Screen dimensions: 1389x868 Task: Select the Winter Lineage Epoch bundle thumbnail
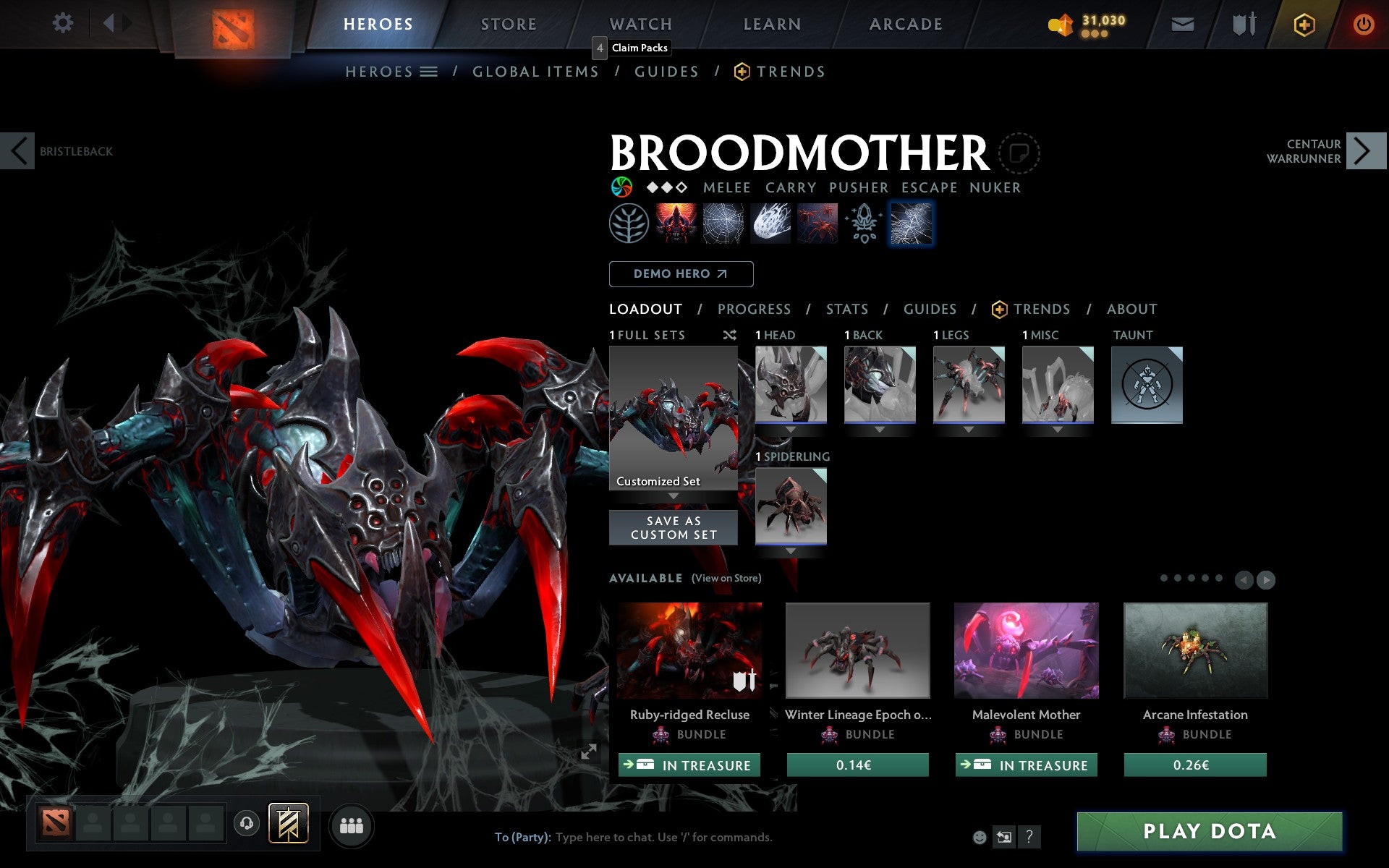click(x=857, y=650)
